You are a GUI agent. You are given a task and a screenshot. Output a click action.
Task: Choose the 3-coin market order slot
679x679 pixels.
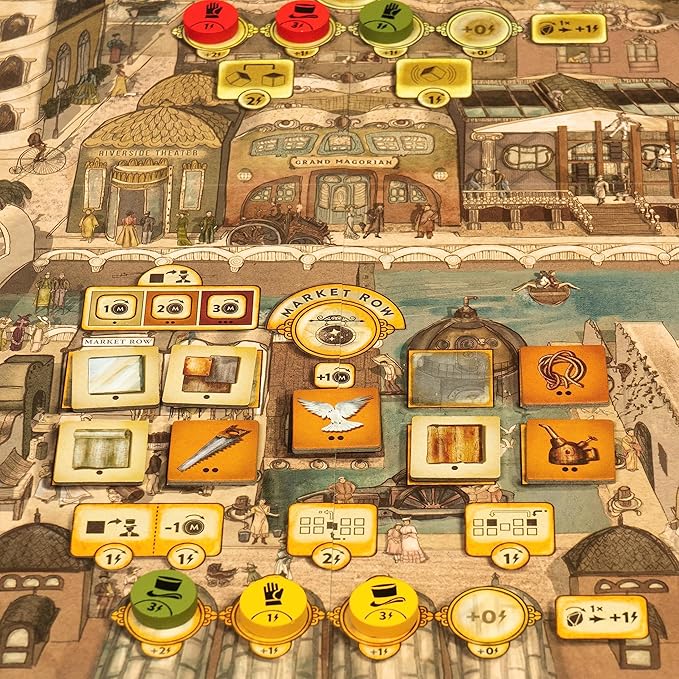[223, 309]
